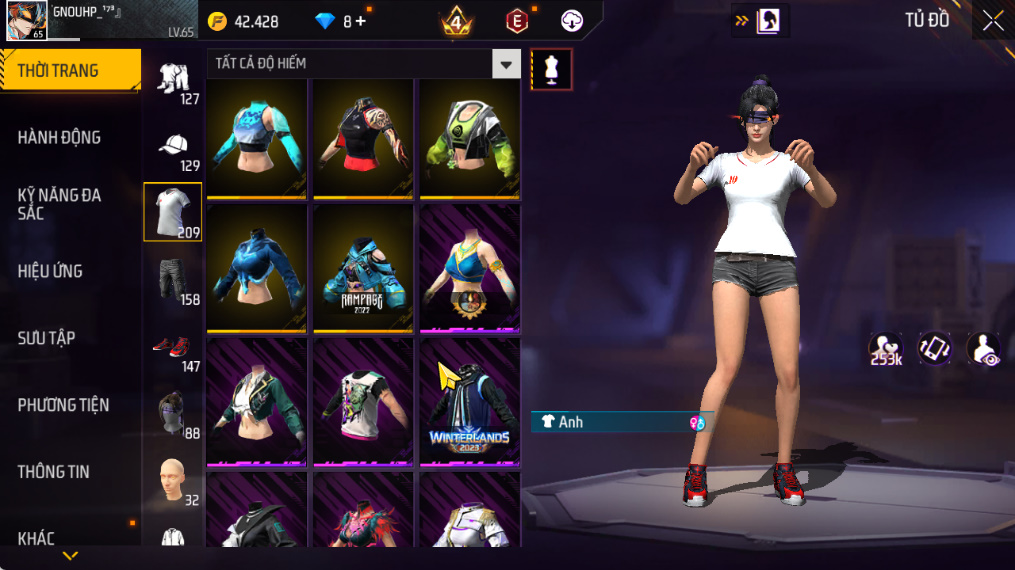Add diamonds with the plus button
The width and height of the screenshot is (1015, 570).
360,21
